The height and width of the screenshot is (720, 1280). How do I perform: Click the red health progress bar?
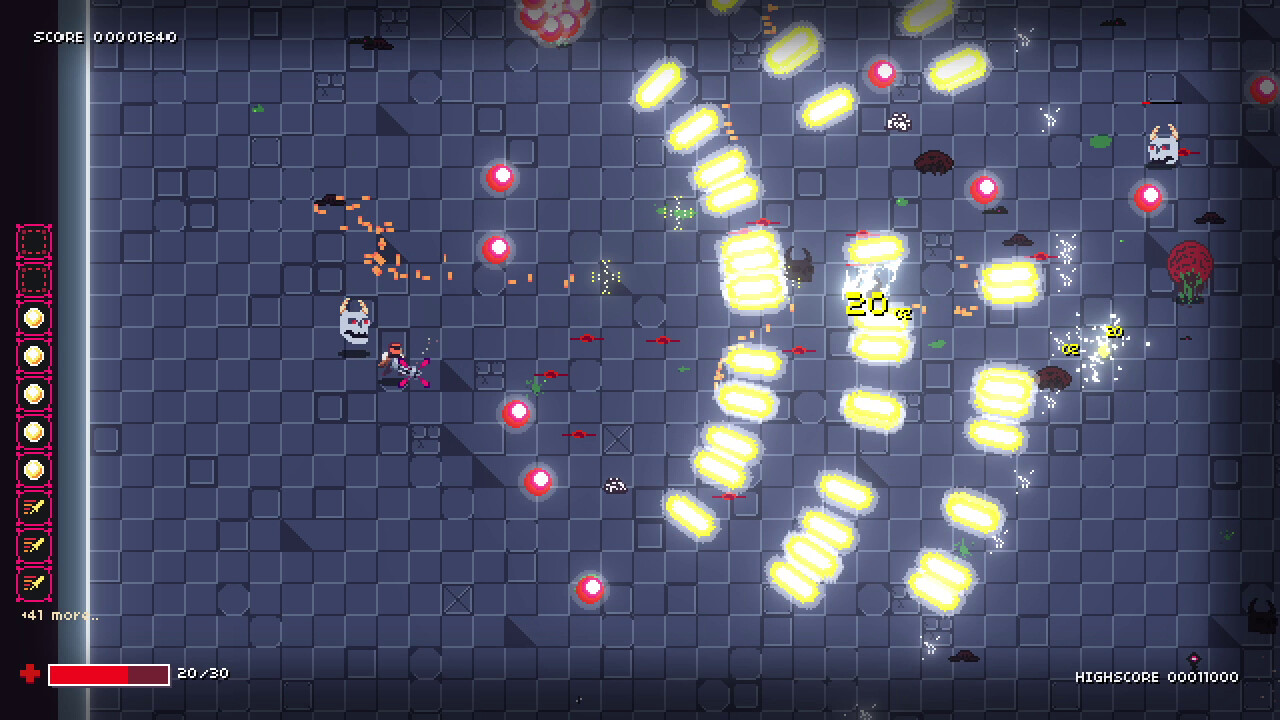tap(108, 674)
